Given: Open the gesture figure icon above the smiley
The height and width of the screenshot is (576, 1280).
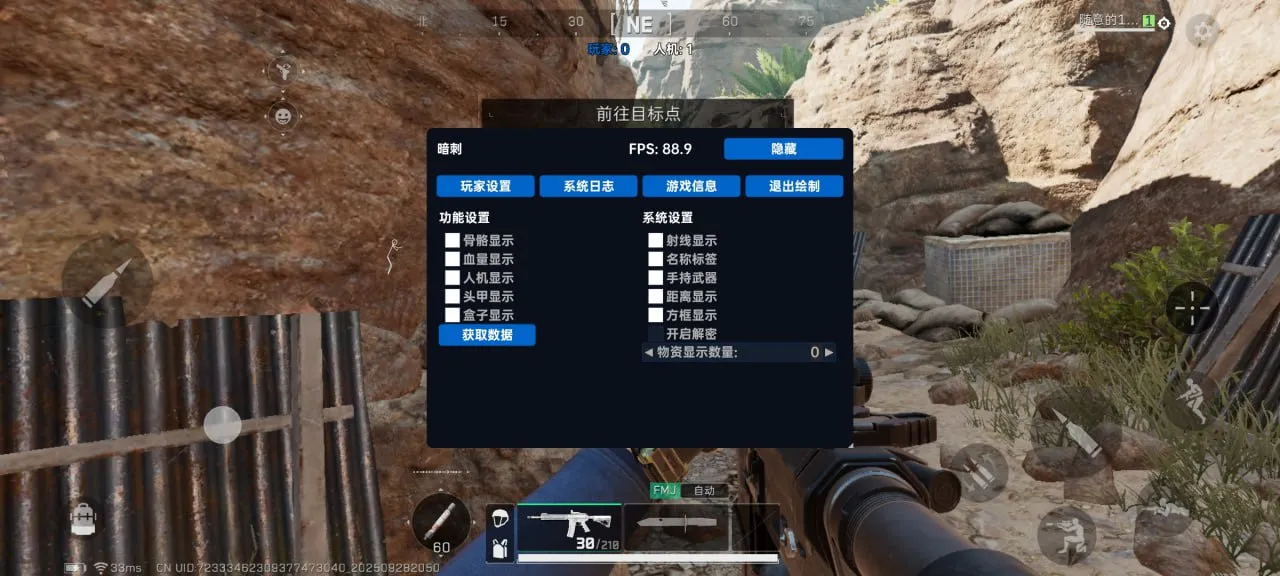Looking at the screenshot, I should [x=283, y=70].
